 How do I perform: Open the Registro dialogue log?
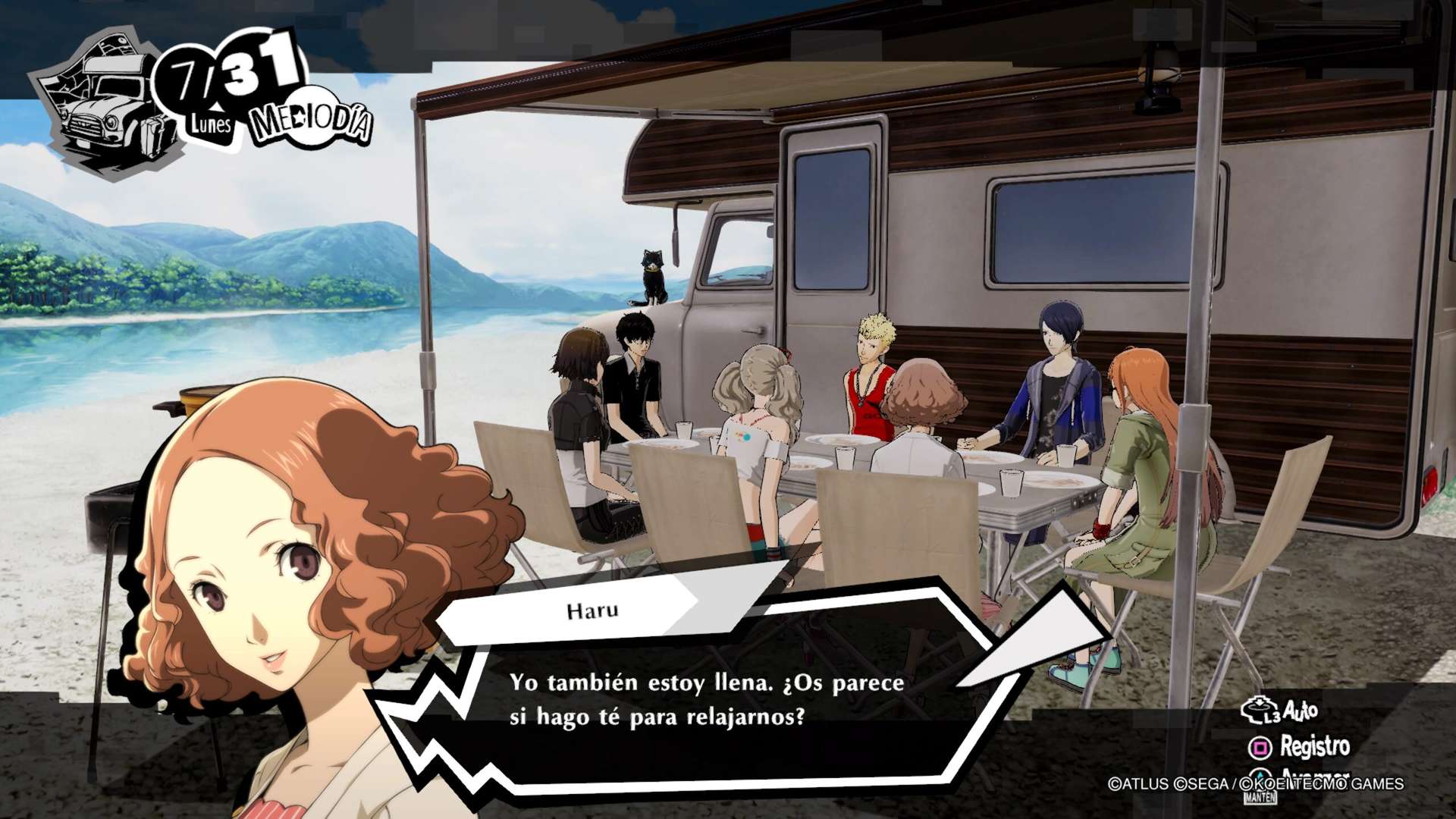[x=1300, y=747]
